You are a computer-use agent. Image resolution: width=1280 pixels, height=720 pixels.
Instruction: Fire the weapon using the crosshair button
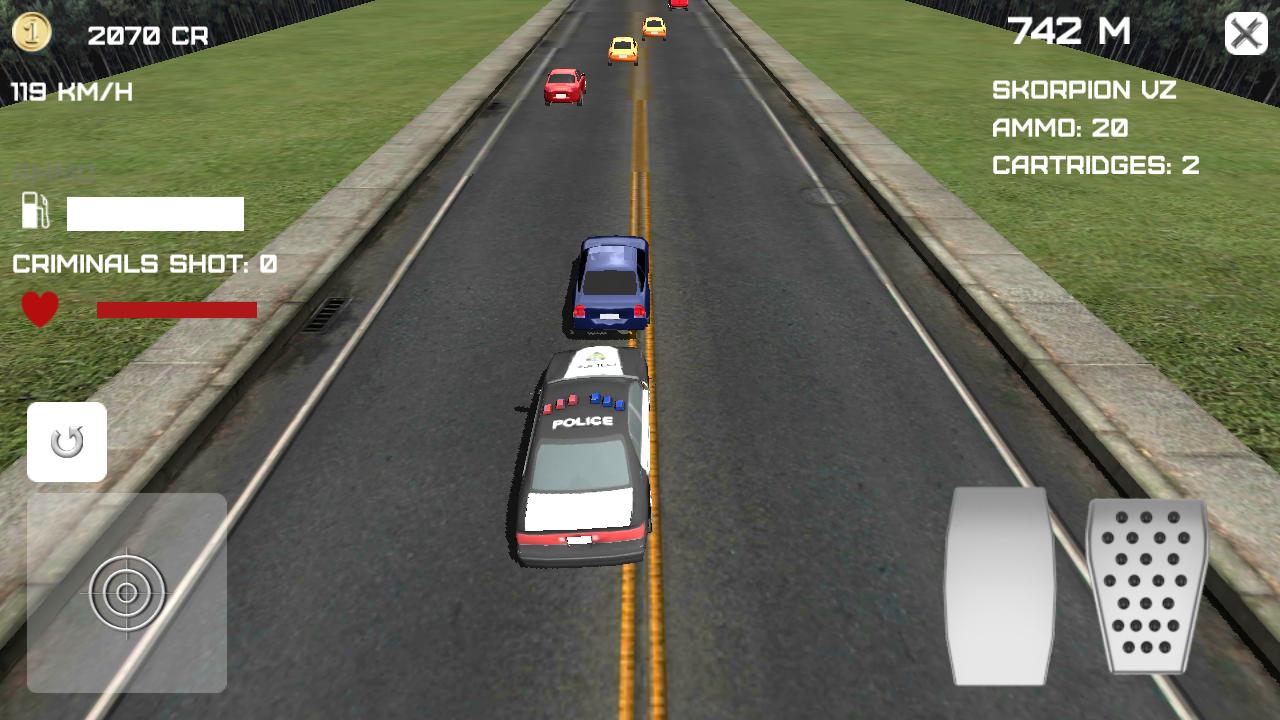click(x=126, y=592)
